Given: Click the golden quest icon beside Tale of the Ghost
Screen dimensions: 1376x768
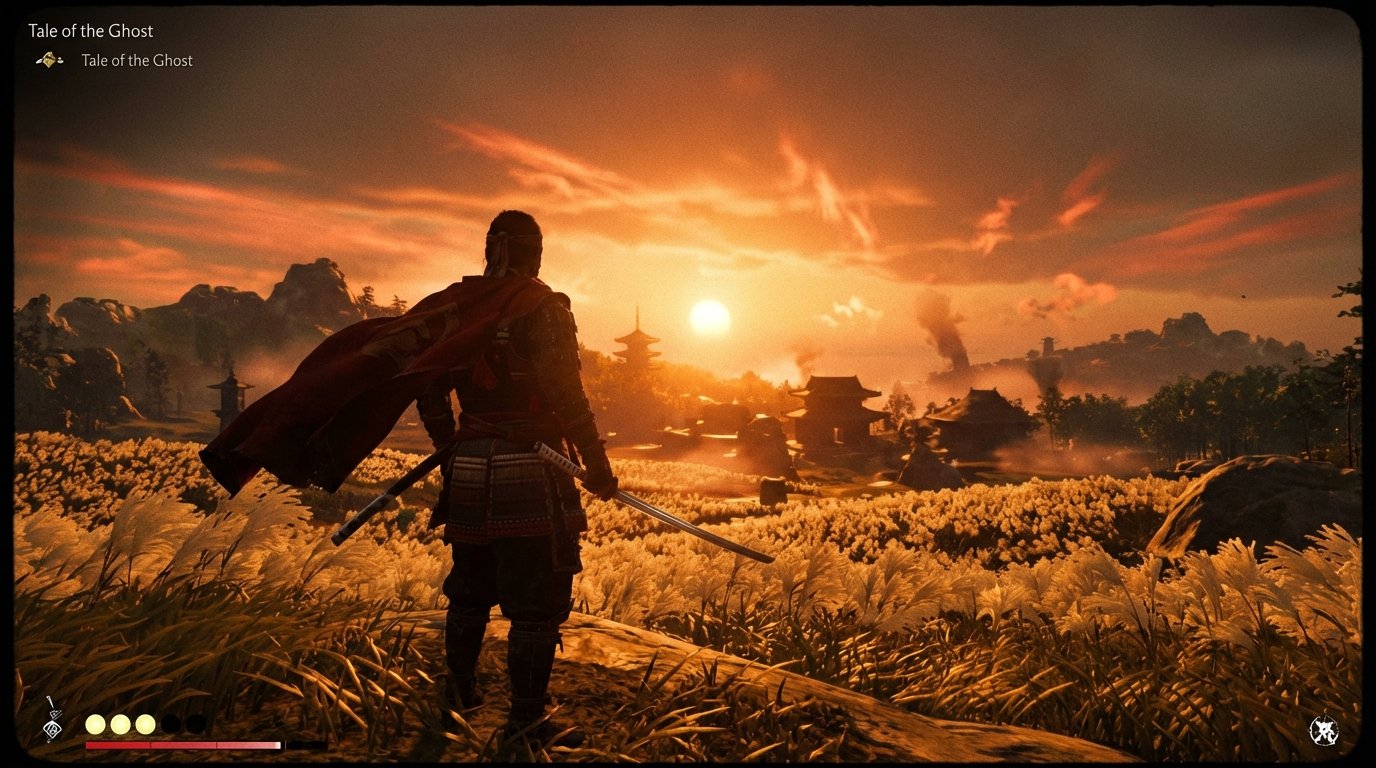Looking at the screenshot, I should coord(47,60).
